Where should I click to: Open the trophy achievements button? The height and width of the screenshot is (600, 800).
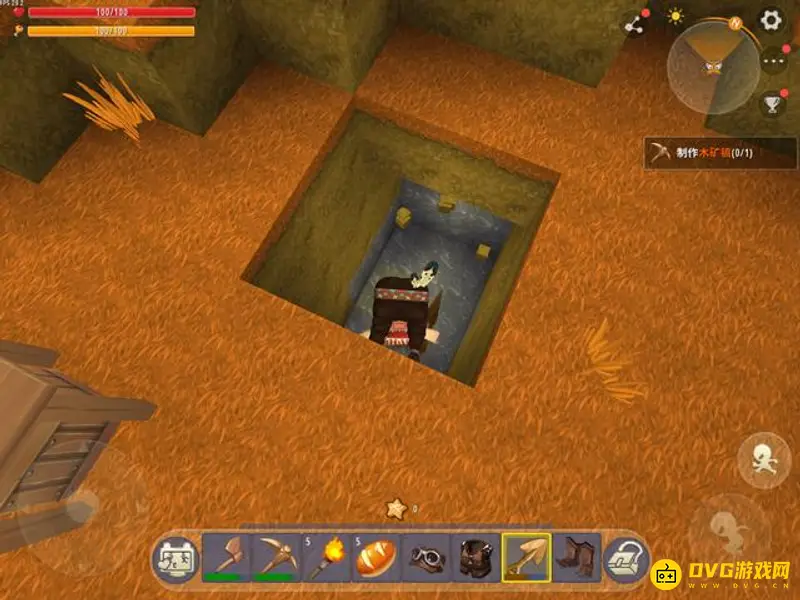pyautogui.click(x=772, y=102)
